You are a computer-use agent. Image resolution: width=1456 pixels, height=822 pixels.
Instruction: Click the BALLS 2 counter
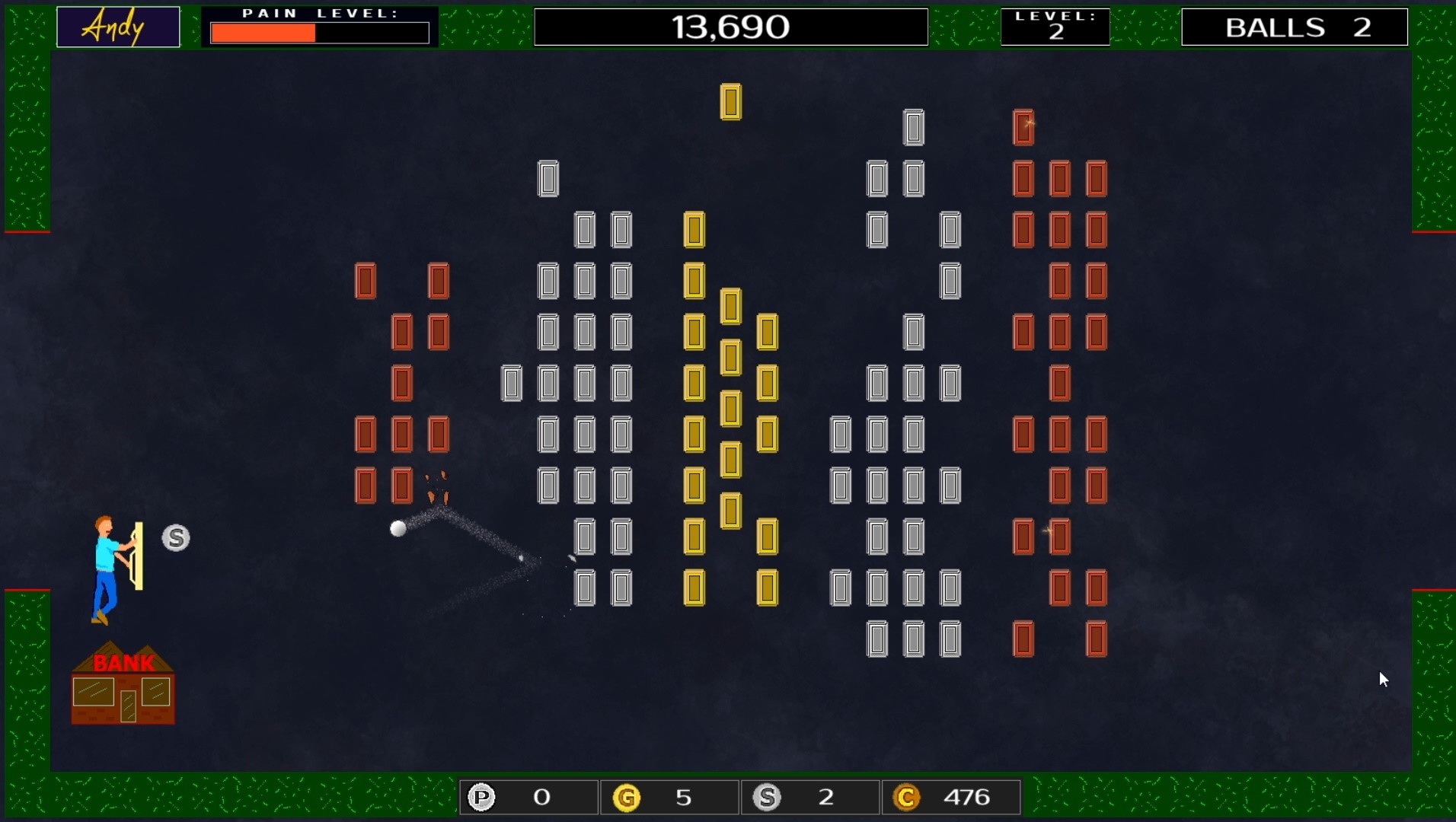[x=1293, y=27]
